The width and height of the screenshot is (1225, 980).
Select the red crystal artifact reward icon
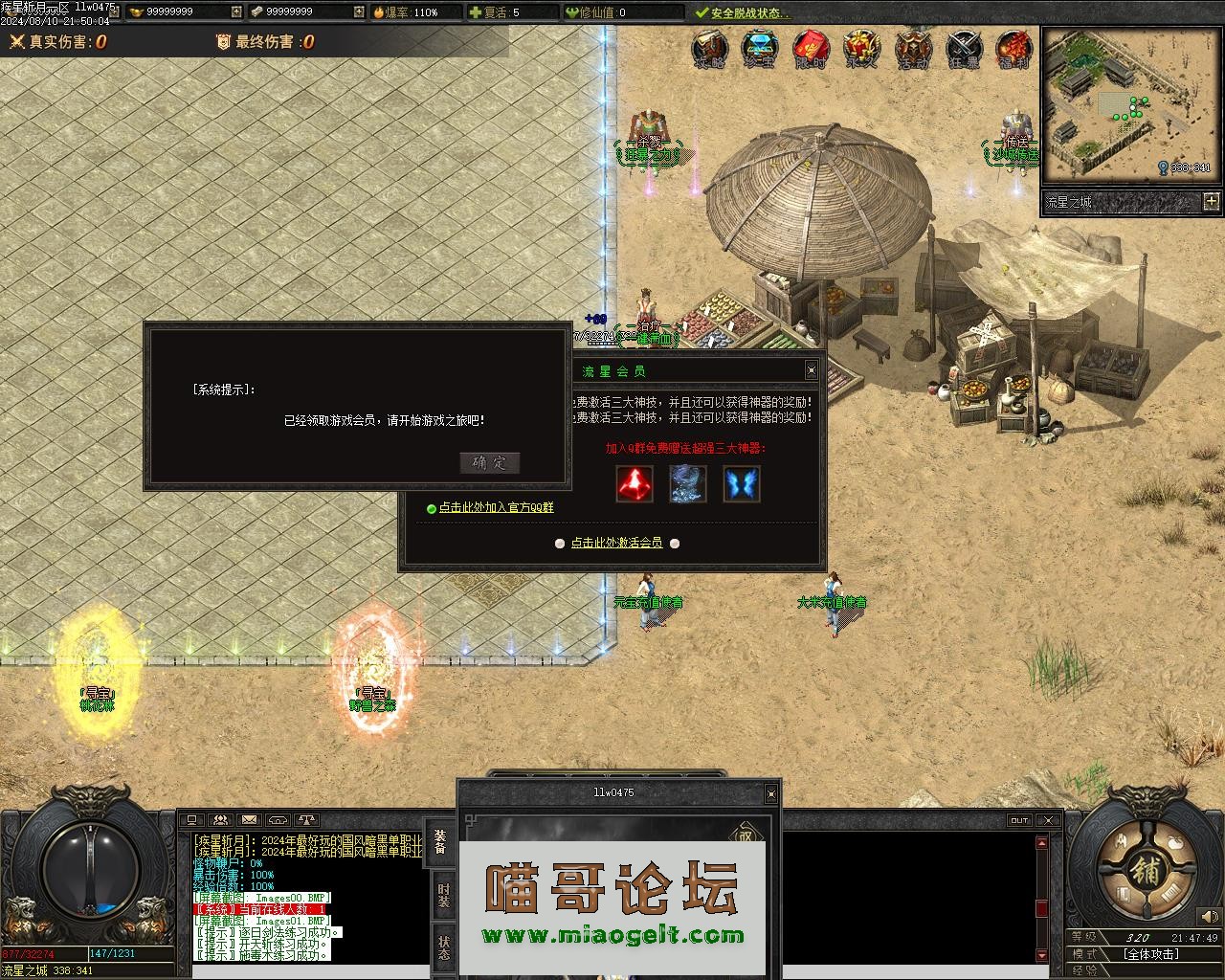(635, 484)
